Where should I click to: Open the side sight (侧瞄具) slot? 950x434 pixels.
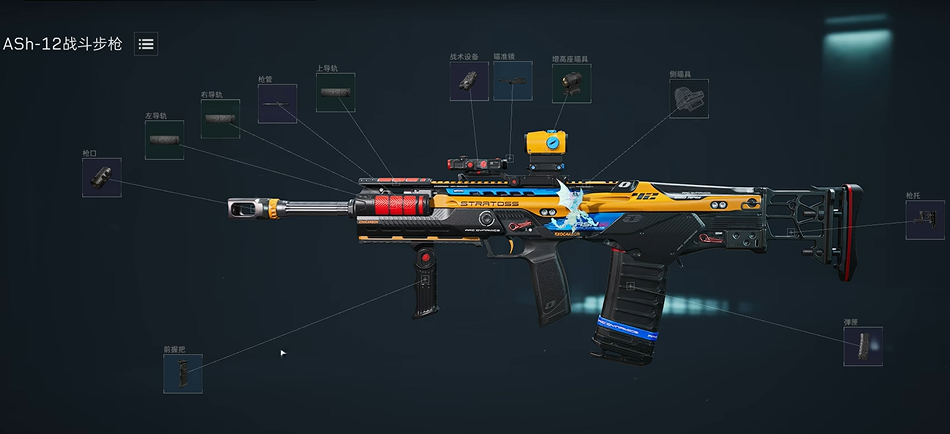(x=689, y=99)
